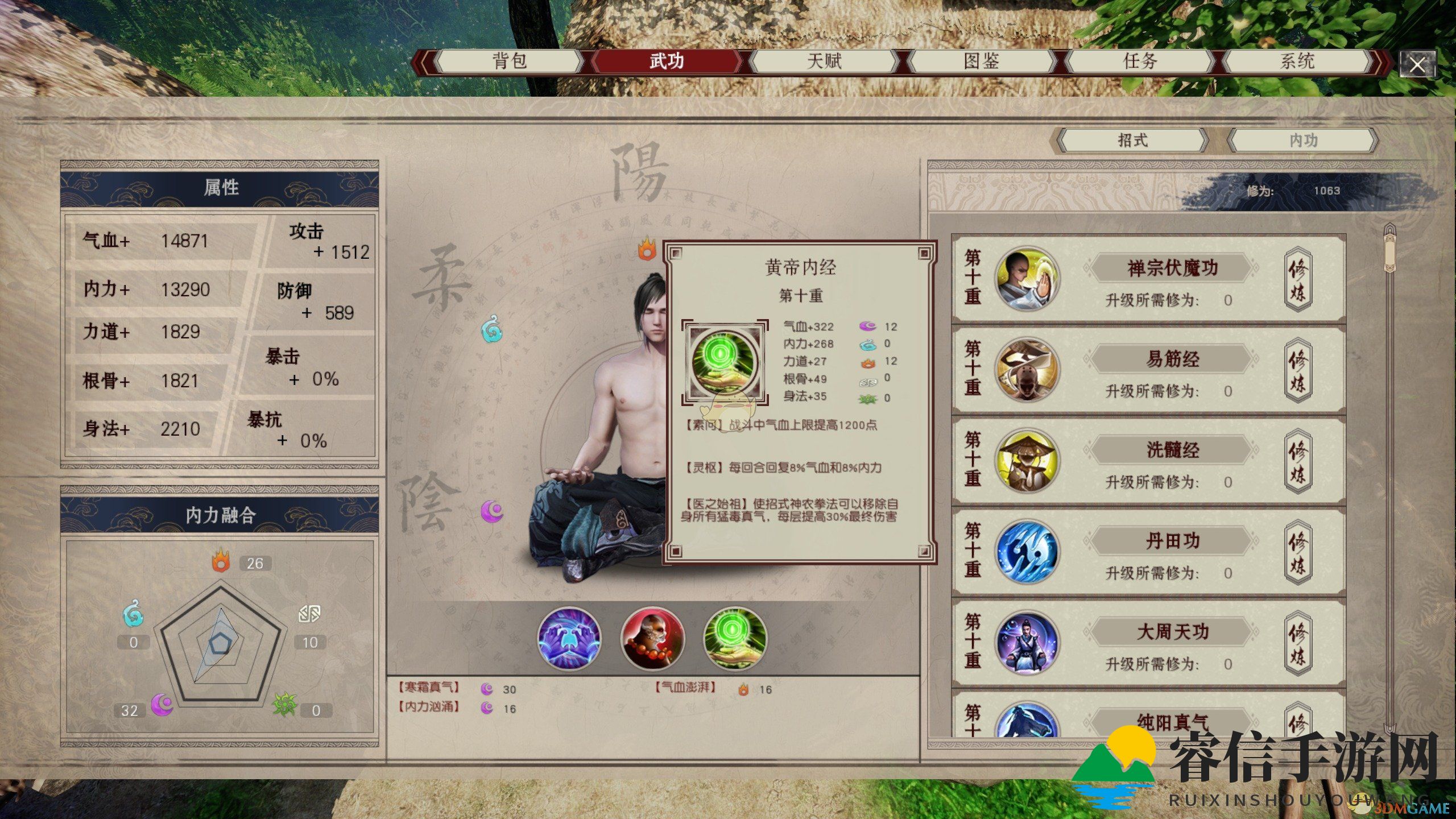Open the 背包 inventory tab
The width and height of the screenshot is (1456, 819).
[x=510, y=61]
